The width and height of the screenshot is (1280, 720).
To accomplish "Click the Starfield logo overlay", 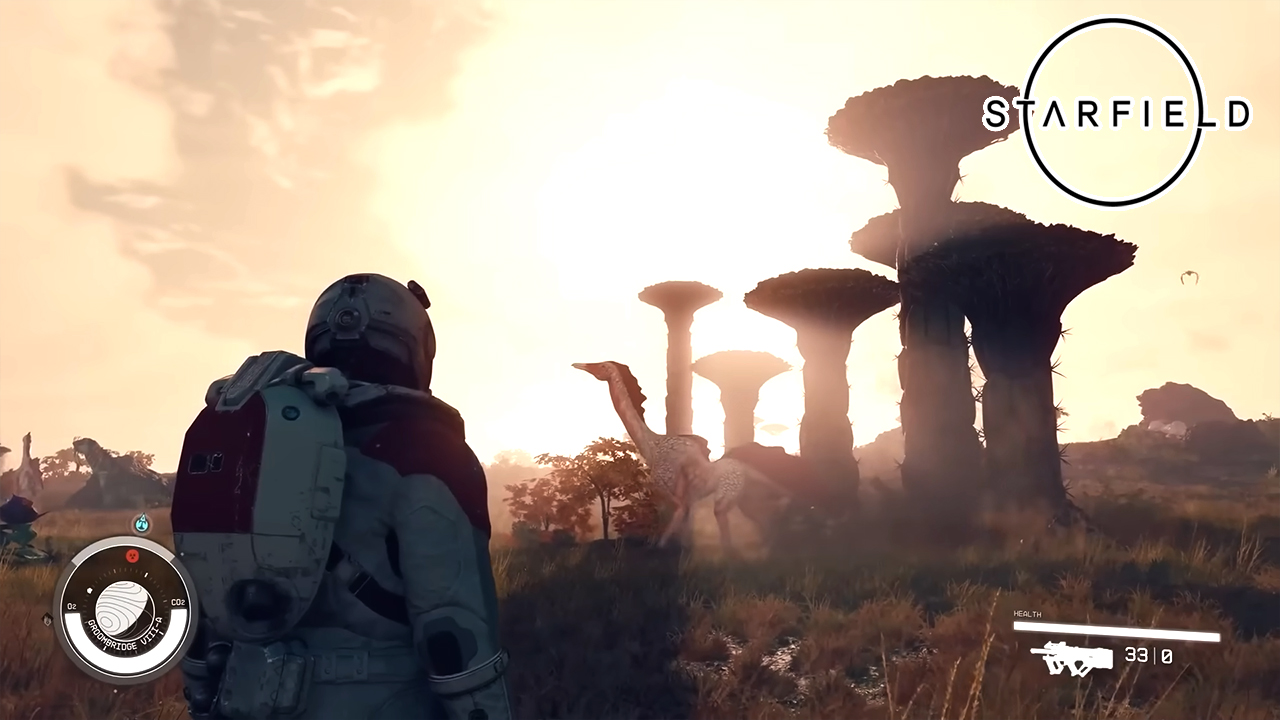I will (1115, 112).
